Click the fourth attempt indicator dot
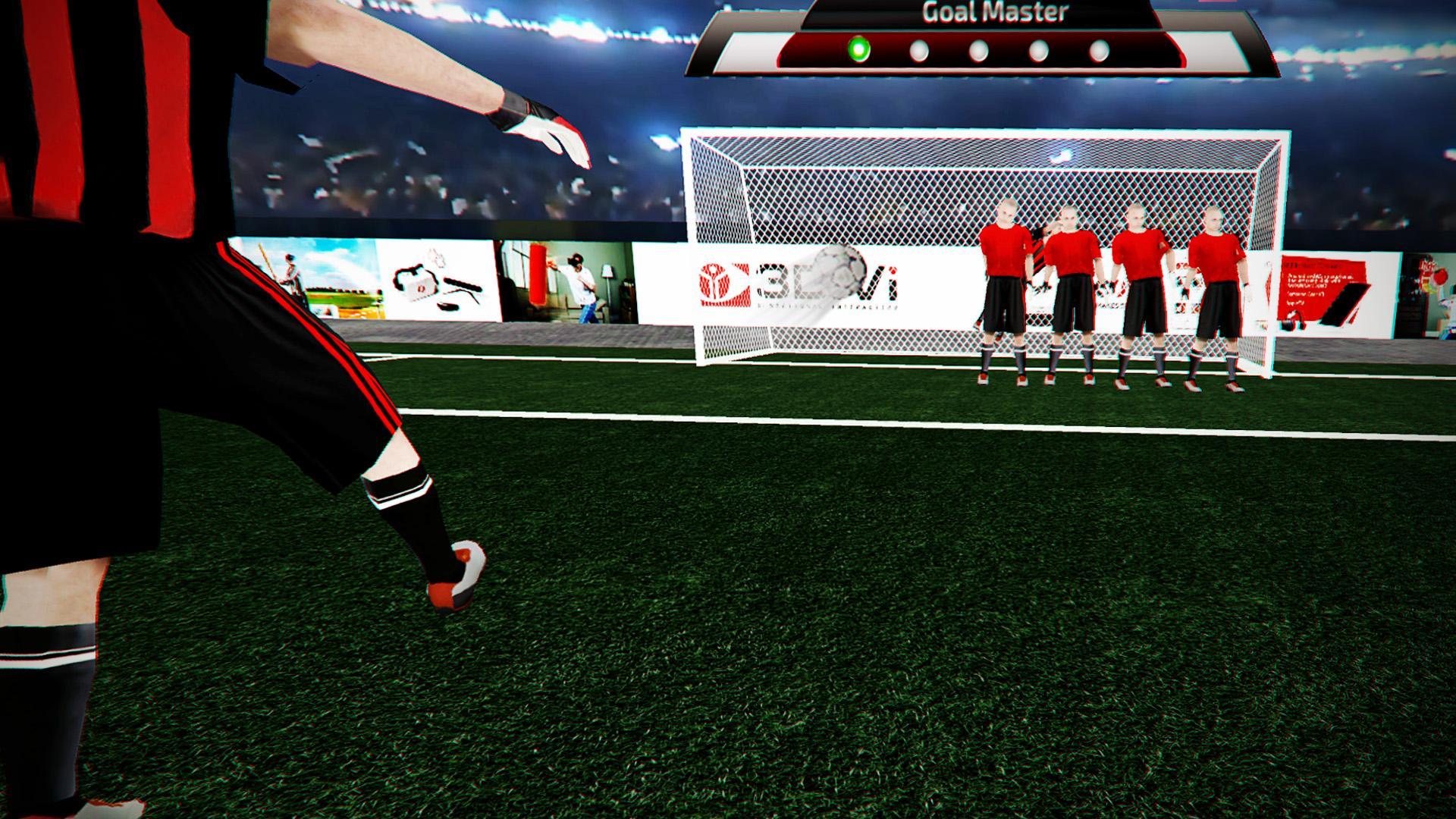Image resolution: width=1456 pixels, height=819 pixels. [x=1037, y=49]
